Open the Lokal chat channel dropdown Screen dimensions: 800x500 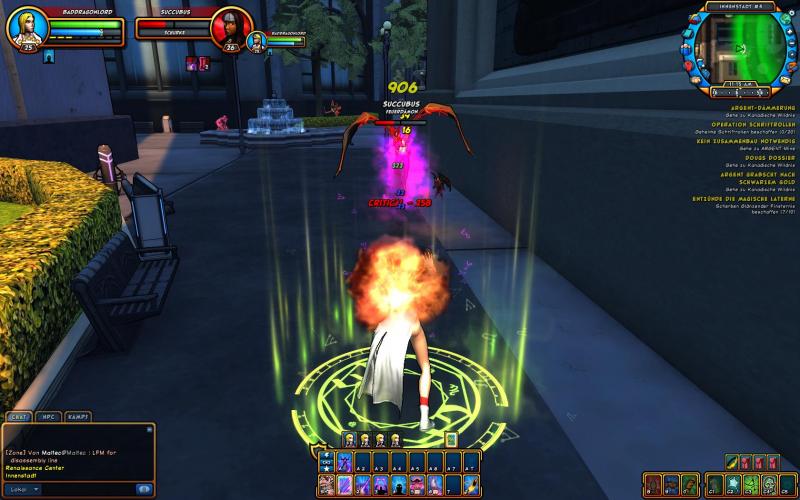(x=22, y=489)
